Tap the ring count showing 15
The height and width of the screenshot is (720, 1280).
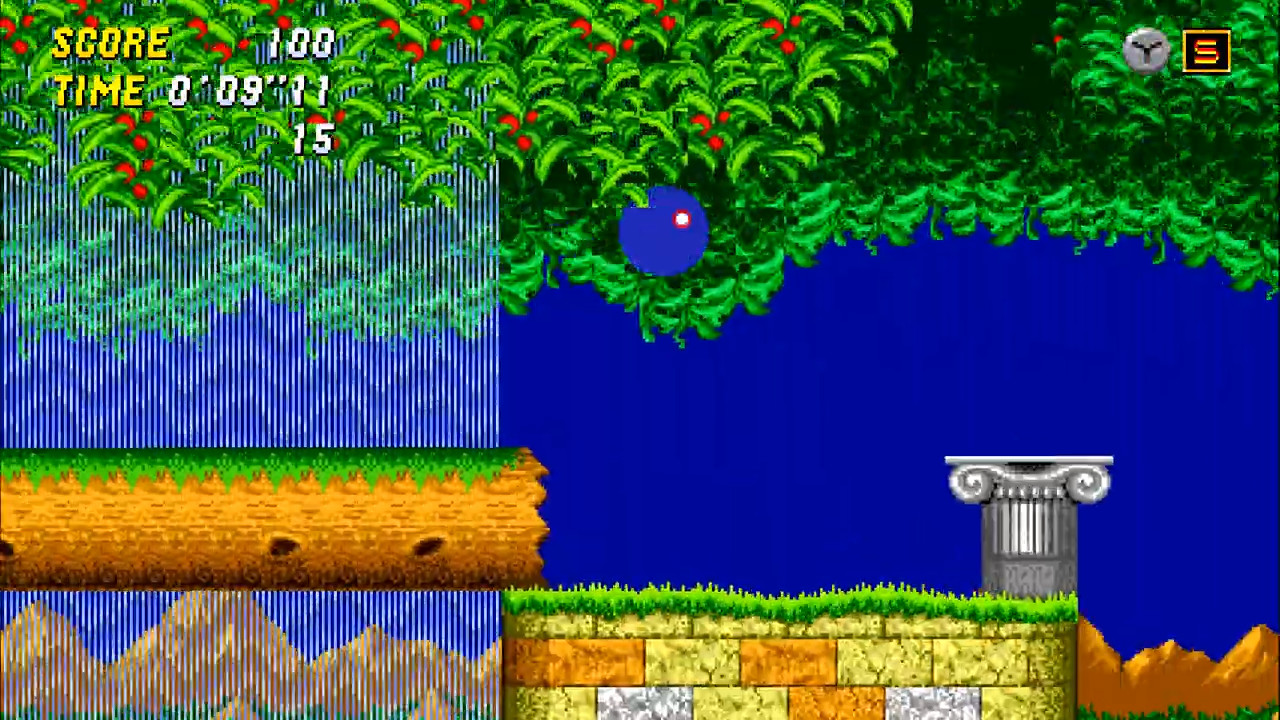click(312, 140)
